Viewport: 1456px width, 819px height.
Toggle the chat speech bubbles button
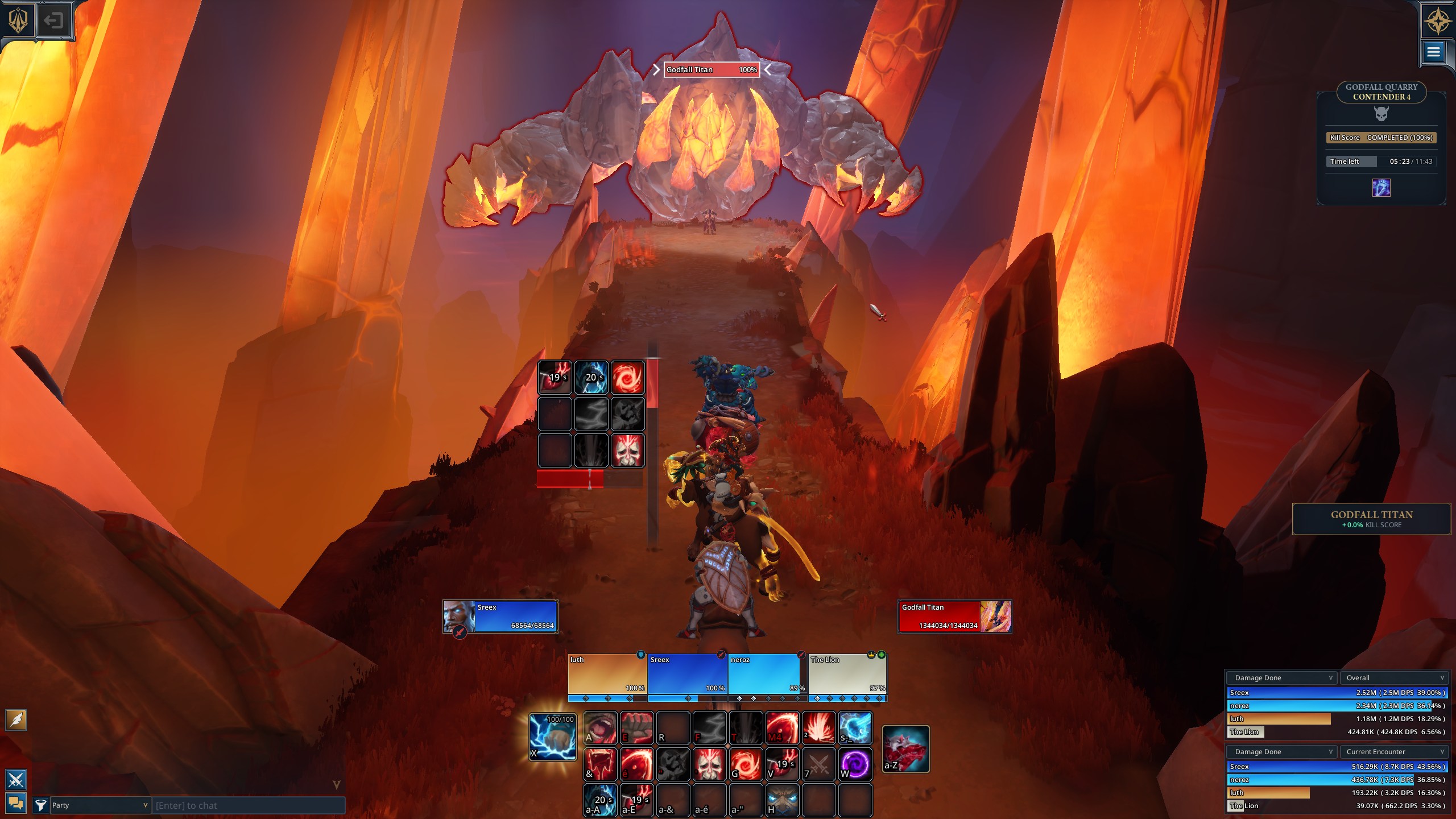pos(16,803)
